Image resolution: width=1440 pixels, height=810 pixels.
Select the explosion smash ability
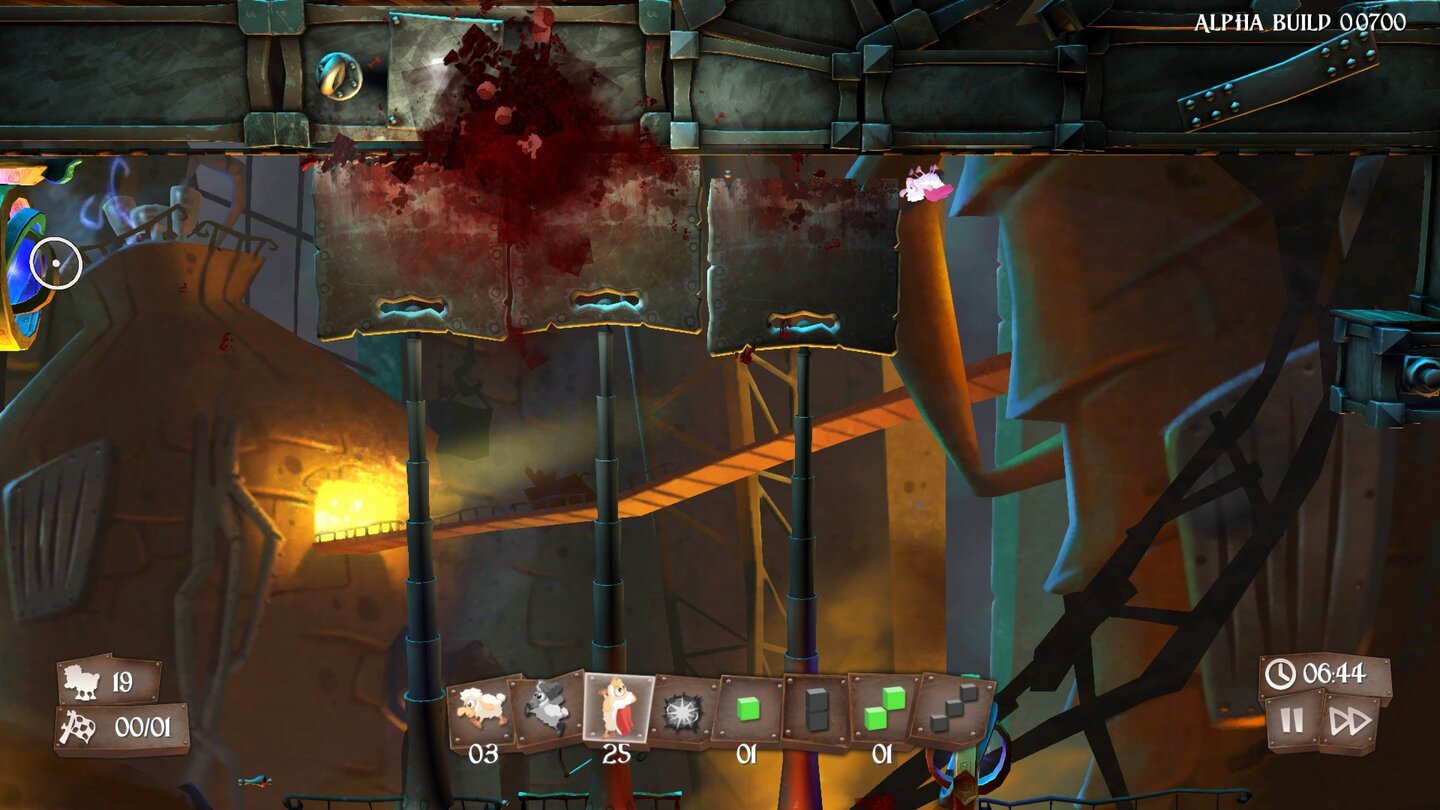[680, 710]
